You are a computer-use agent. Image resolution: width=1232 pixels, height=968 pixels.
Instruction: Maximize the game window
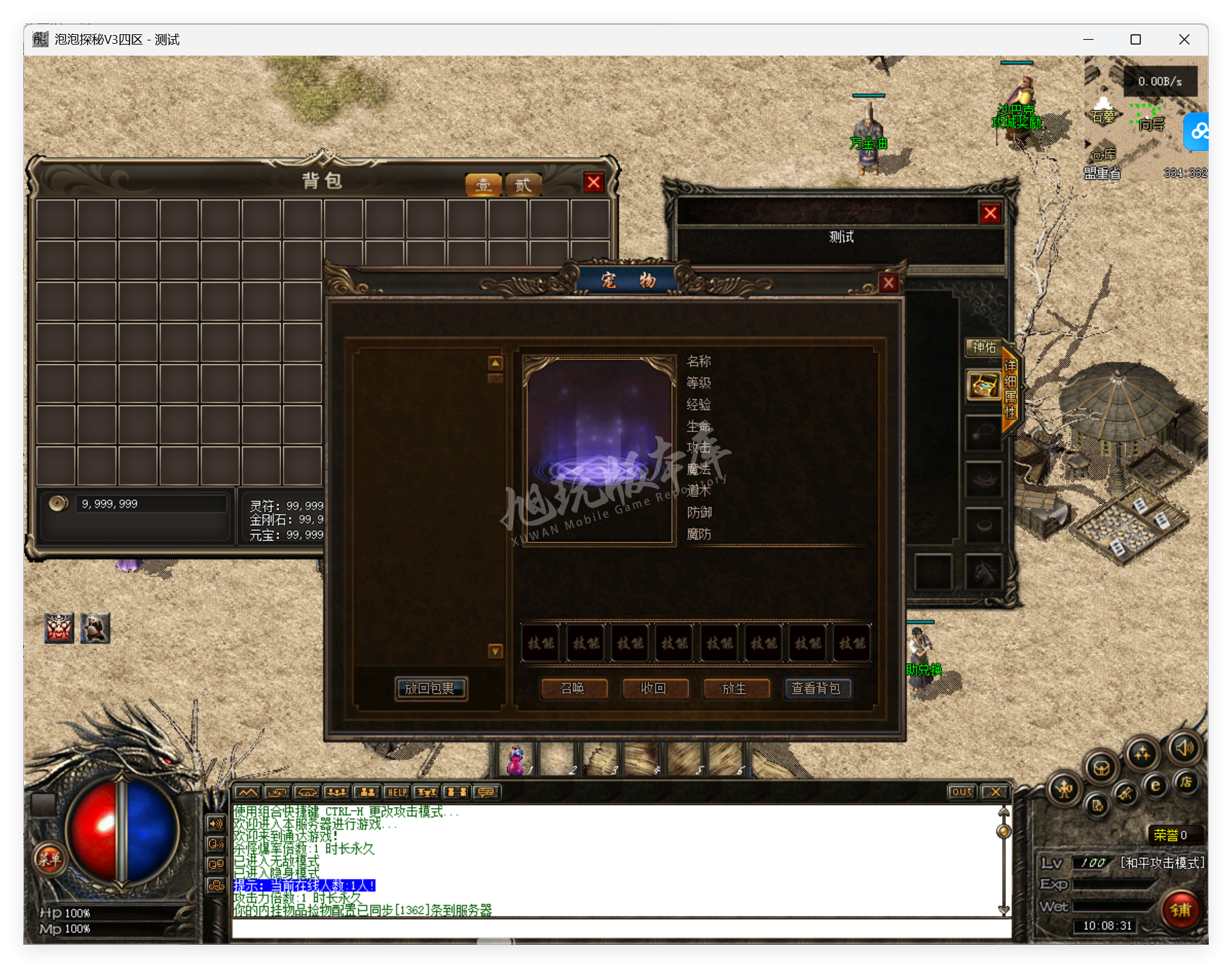coord(1135,40)
